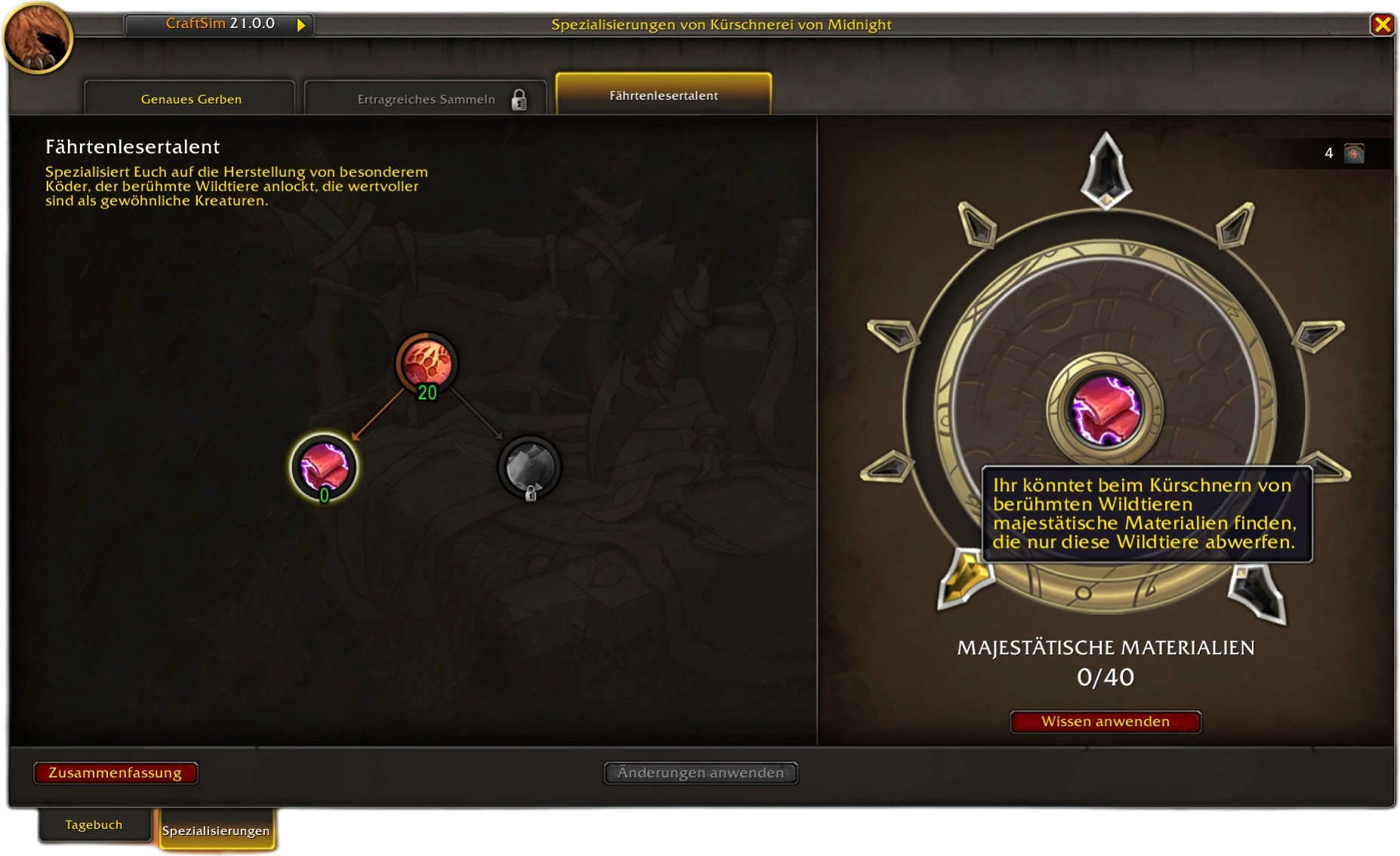Screen dimensions: 1400x856
Task: Open the Fährtenlesertalent tab
Action: (663, 95)
